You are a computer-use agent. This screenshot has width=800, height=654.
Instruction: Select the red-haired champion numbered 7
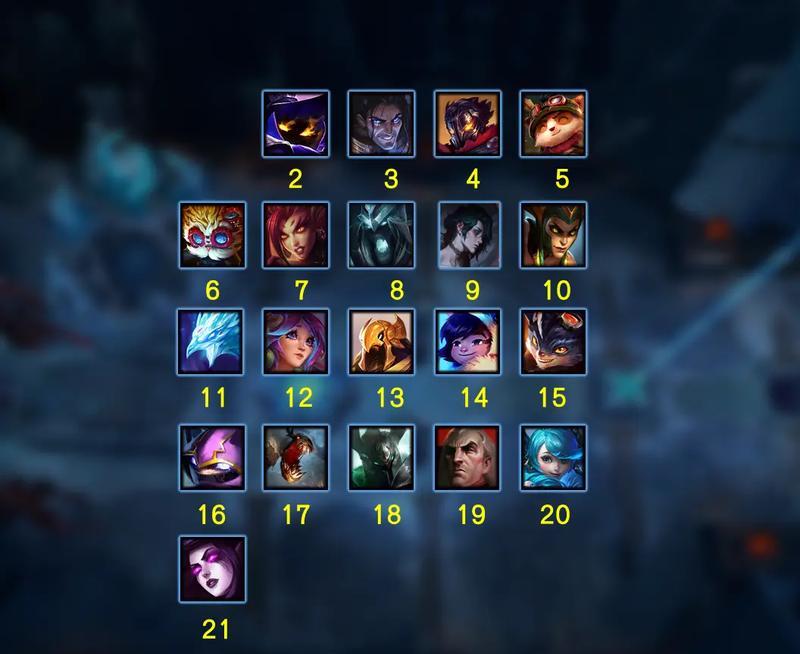pos(295,235)
